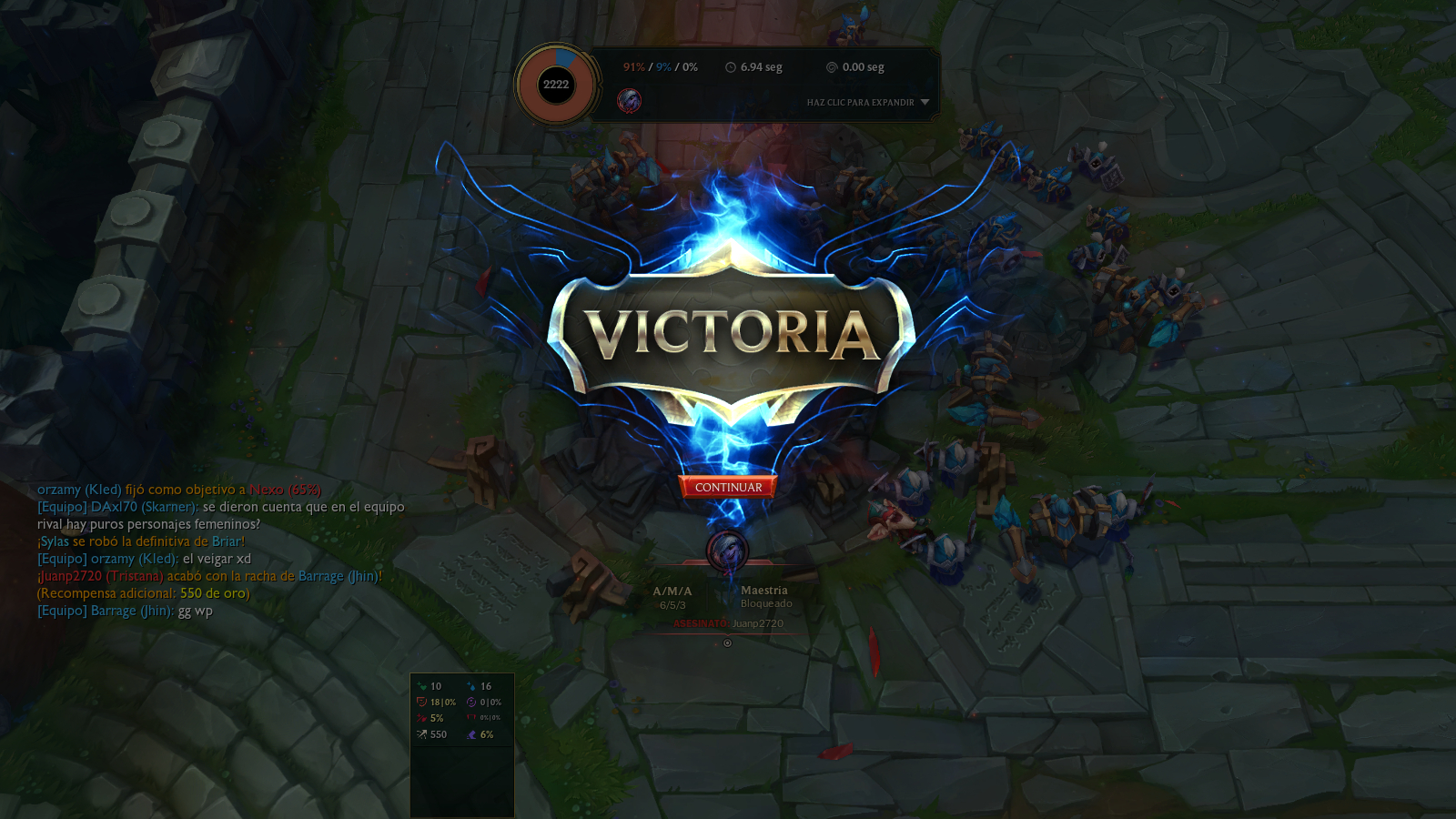
Task: Click the killer champion portrait below Continuar
Action: (727, 551)
